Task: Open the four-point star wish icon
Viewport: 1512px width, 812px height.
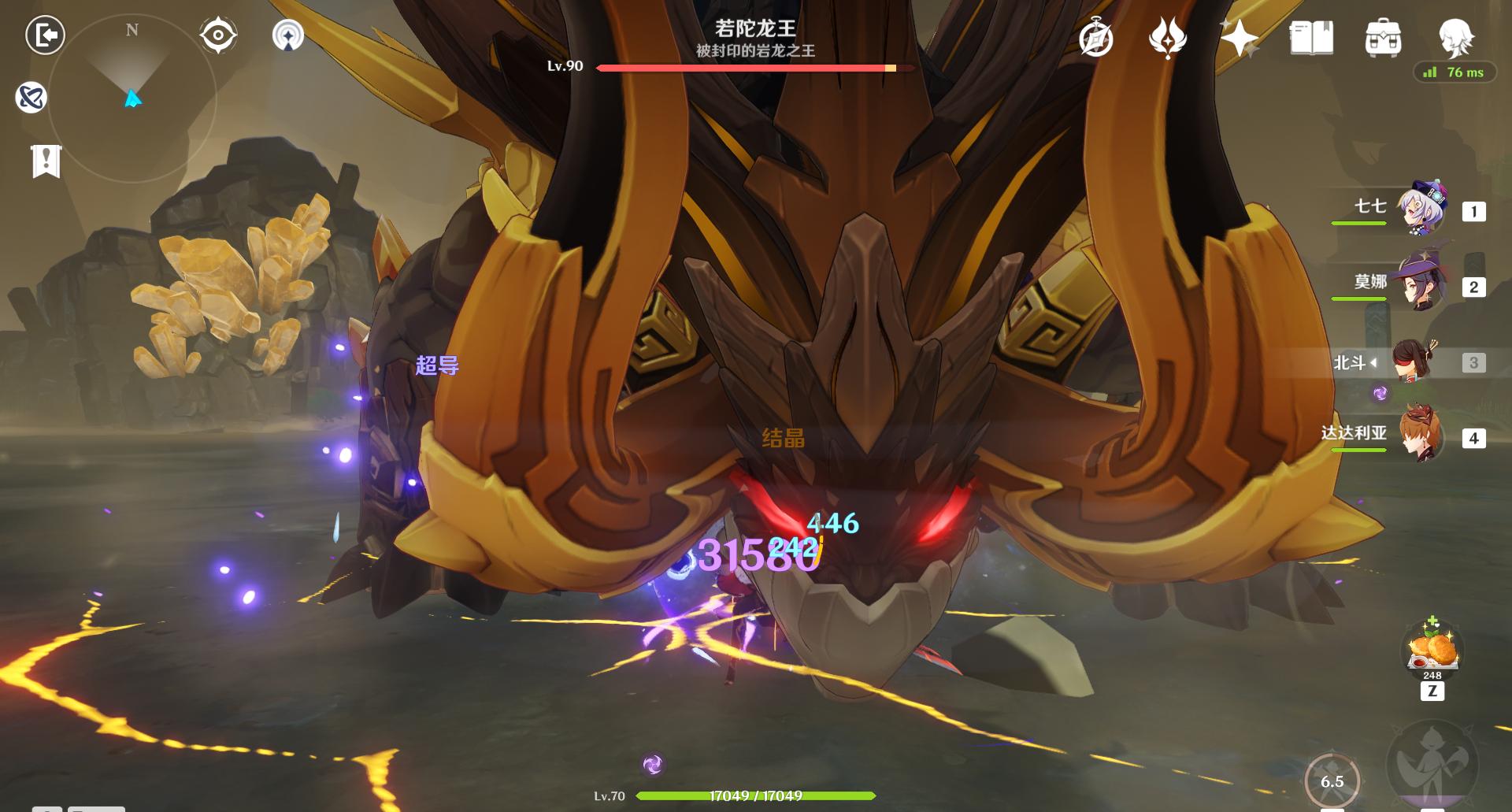Action: [1239, 38]
